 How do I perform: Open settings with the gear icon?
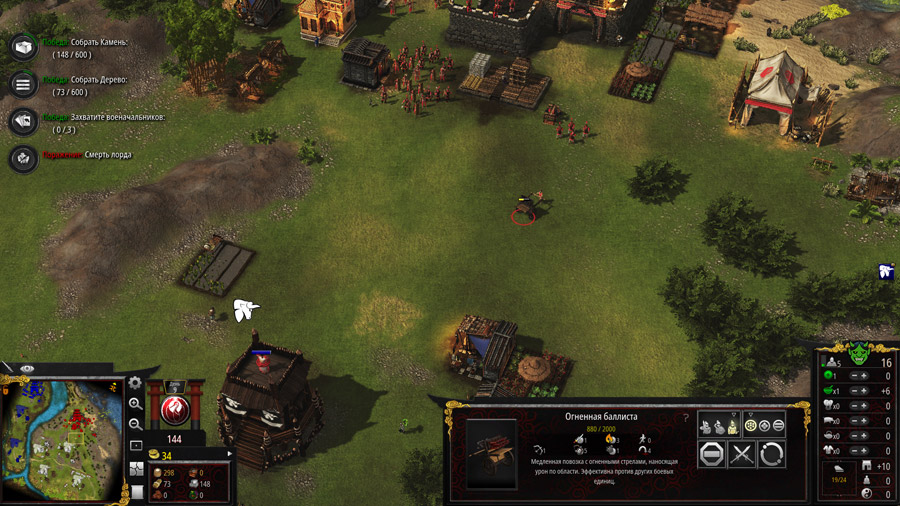pyautogui.click(x=136, y=384)
